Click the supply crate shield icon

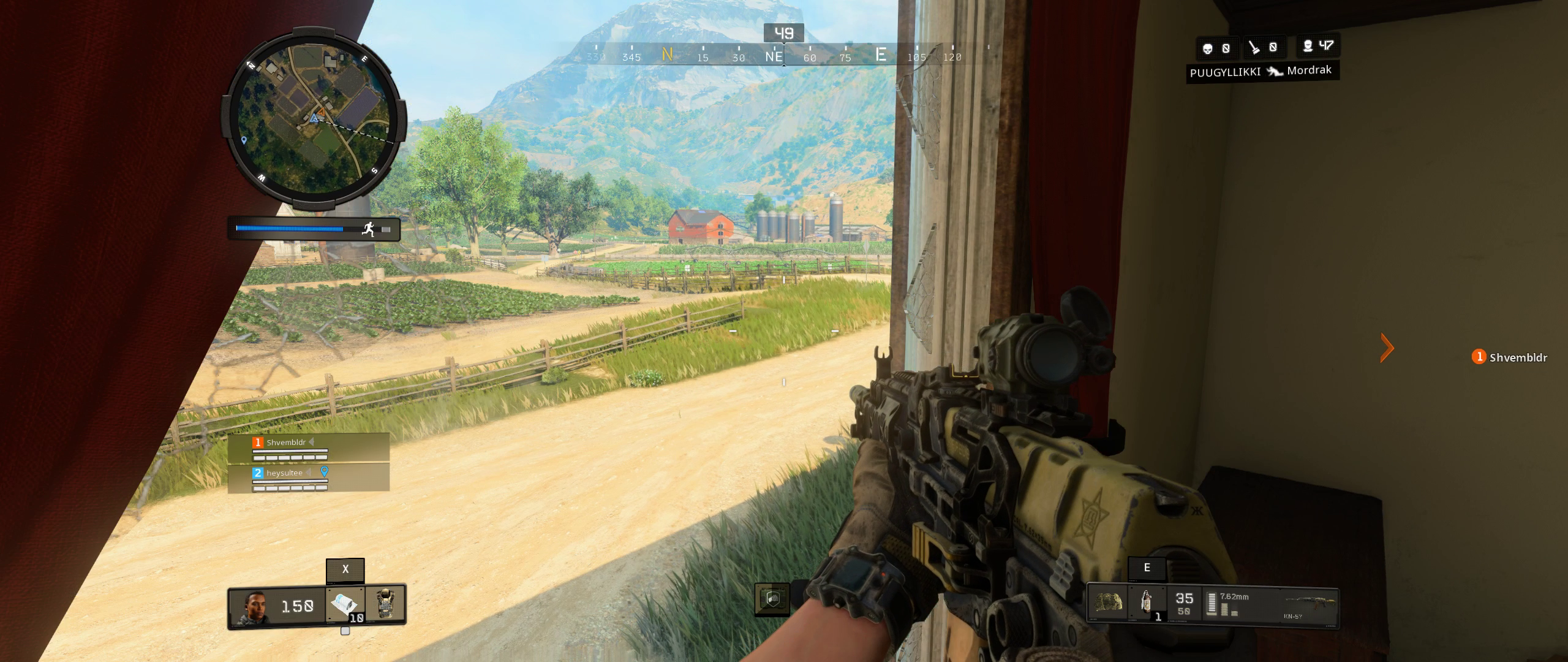click(x=772, y=598)
